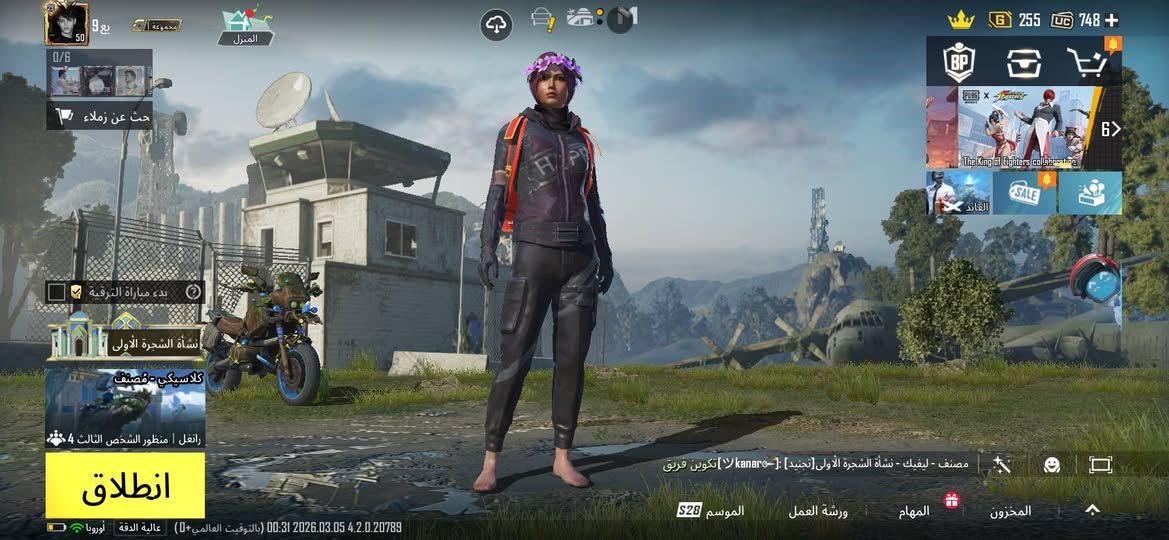
Task: Open the player profile avatar
Action: point(66,23)
